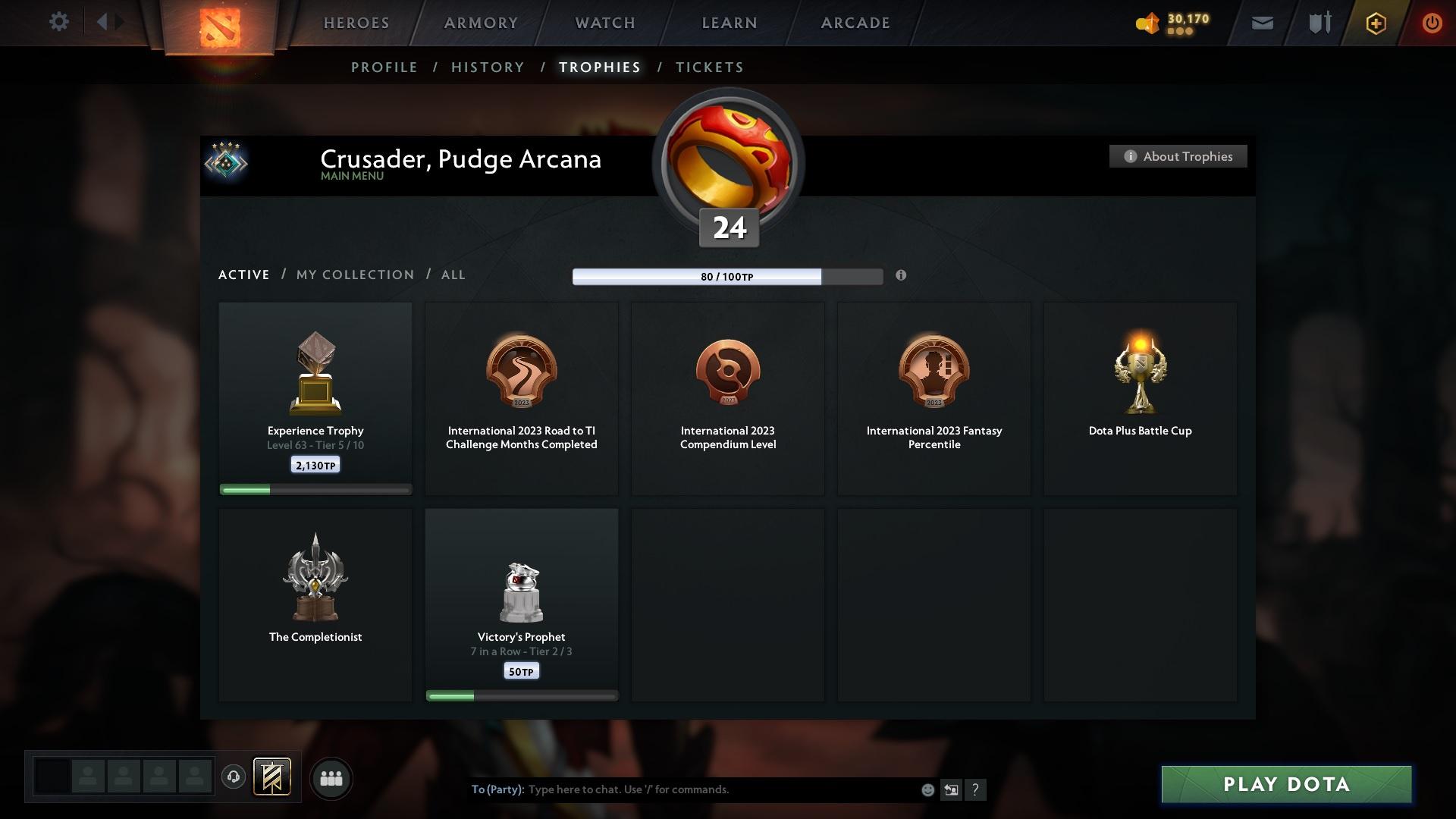Click the PLAY DOTA button
The width and height of the screenshot is (1456, 819).
pos(1286,784)
